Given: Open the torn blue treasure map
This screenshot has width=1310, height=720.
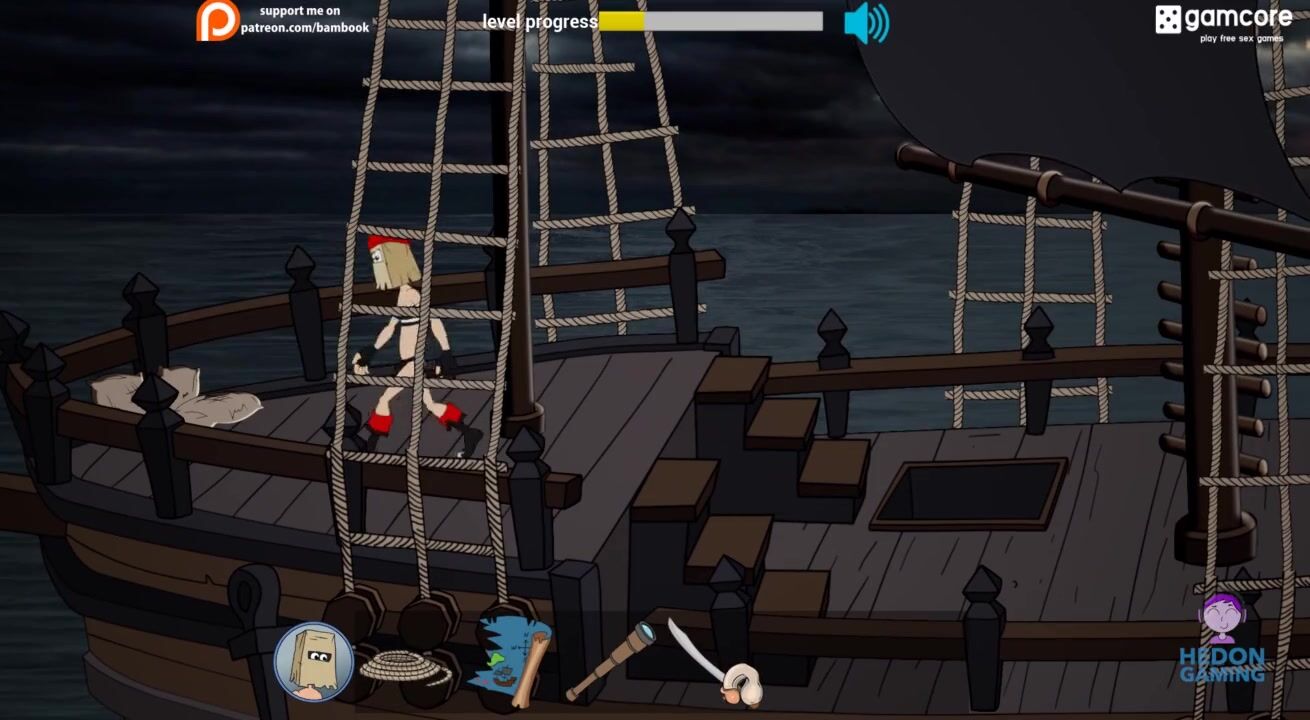Looking at the screenshot, I should [x=510, y=661].
